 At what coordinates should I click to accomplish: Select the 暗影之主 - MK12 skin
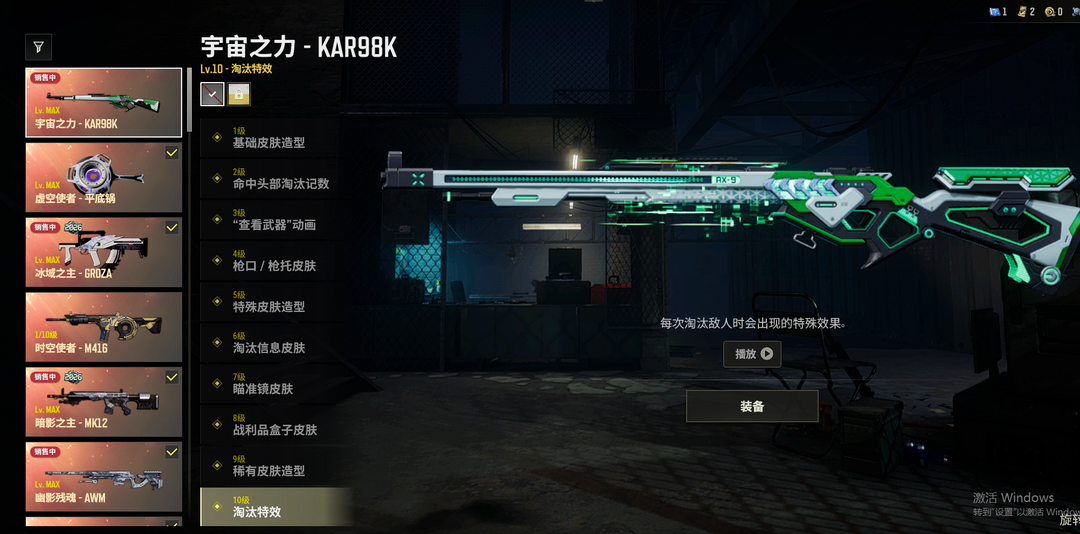[104, 401]
